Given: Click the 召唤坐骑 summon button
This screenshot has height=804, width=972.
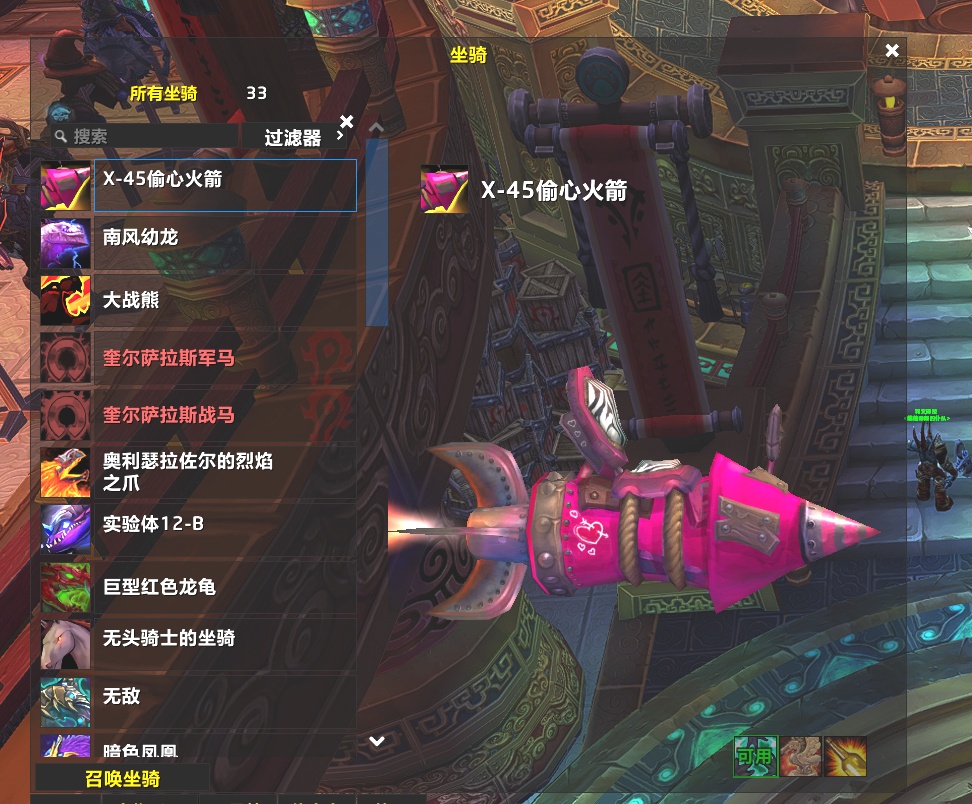Looking at the screenshot, I should point(122,779).
